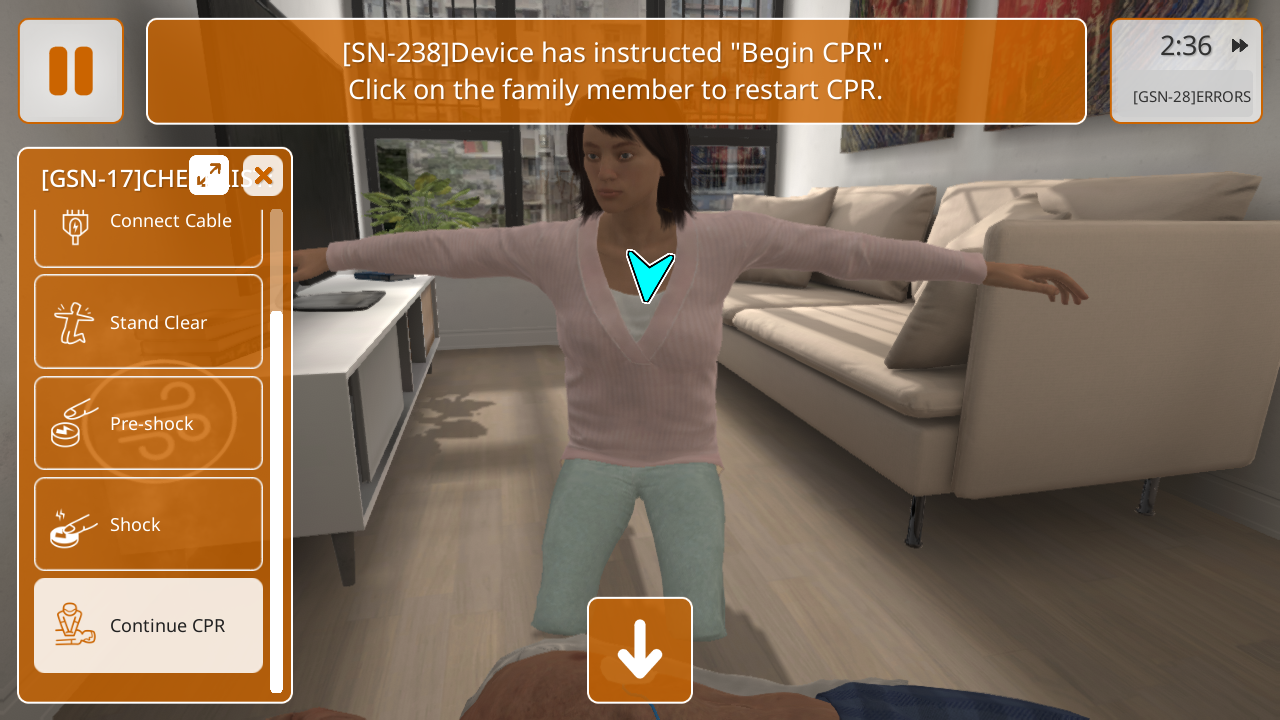This screenshot has height=720, width=1280.
Task: Click the fast-forward arrows beside the timer
Action: pyautogui.click(x=1239, y=46)
